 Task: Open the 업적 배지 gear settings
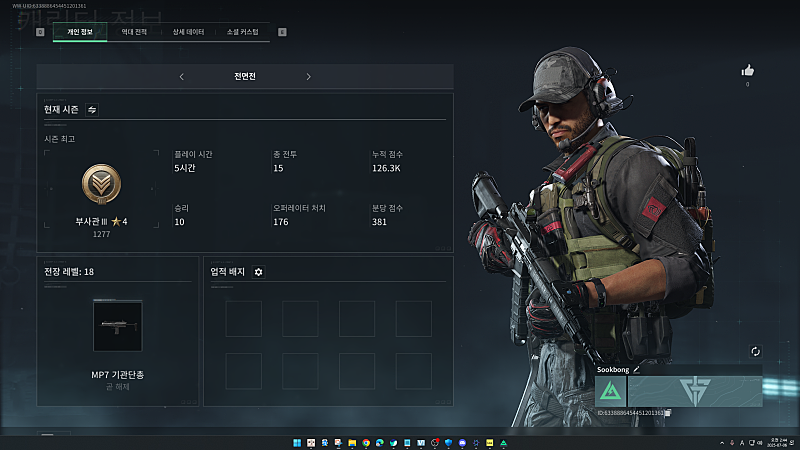coord(258,271)
